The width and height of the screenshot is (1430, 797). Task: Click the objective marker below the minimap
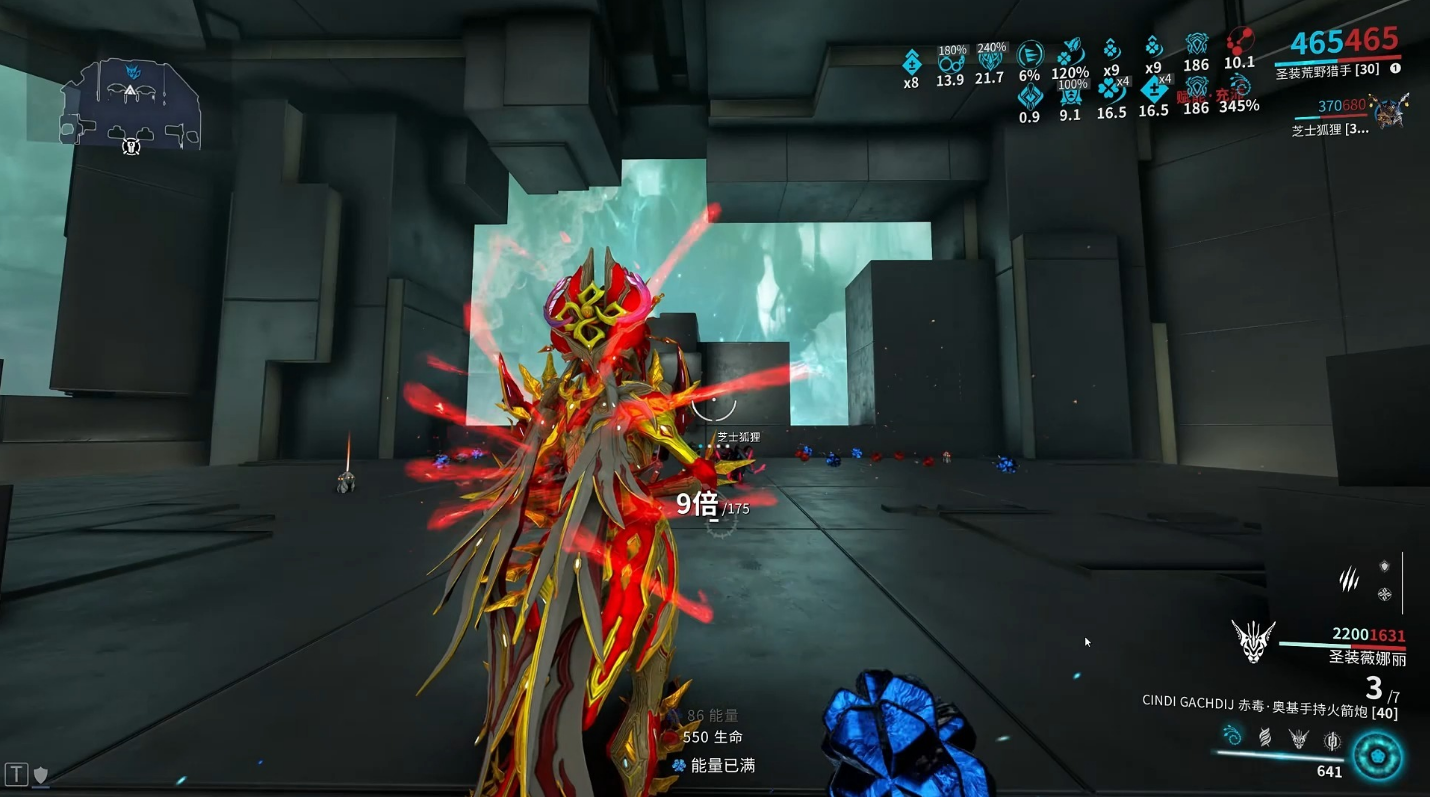click(130, 147)
